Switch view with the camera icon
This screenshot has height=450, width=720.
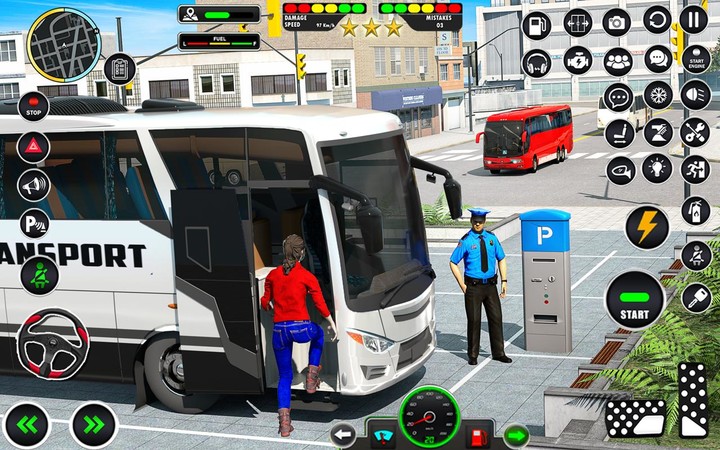[617, 22]
